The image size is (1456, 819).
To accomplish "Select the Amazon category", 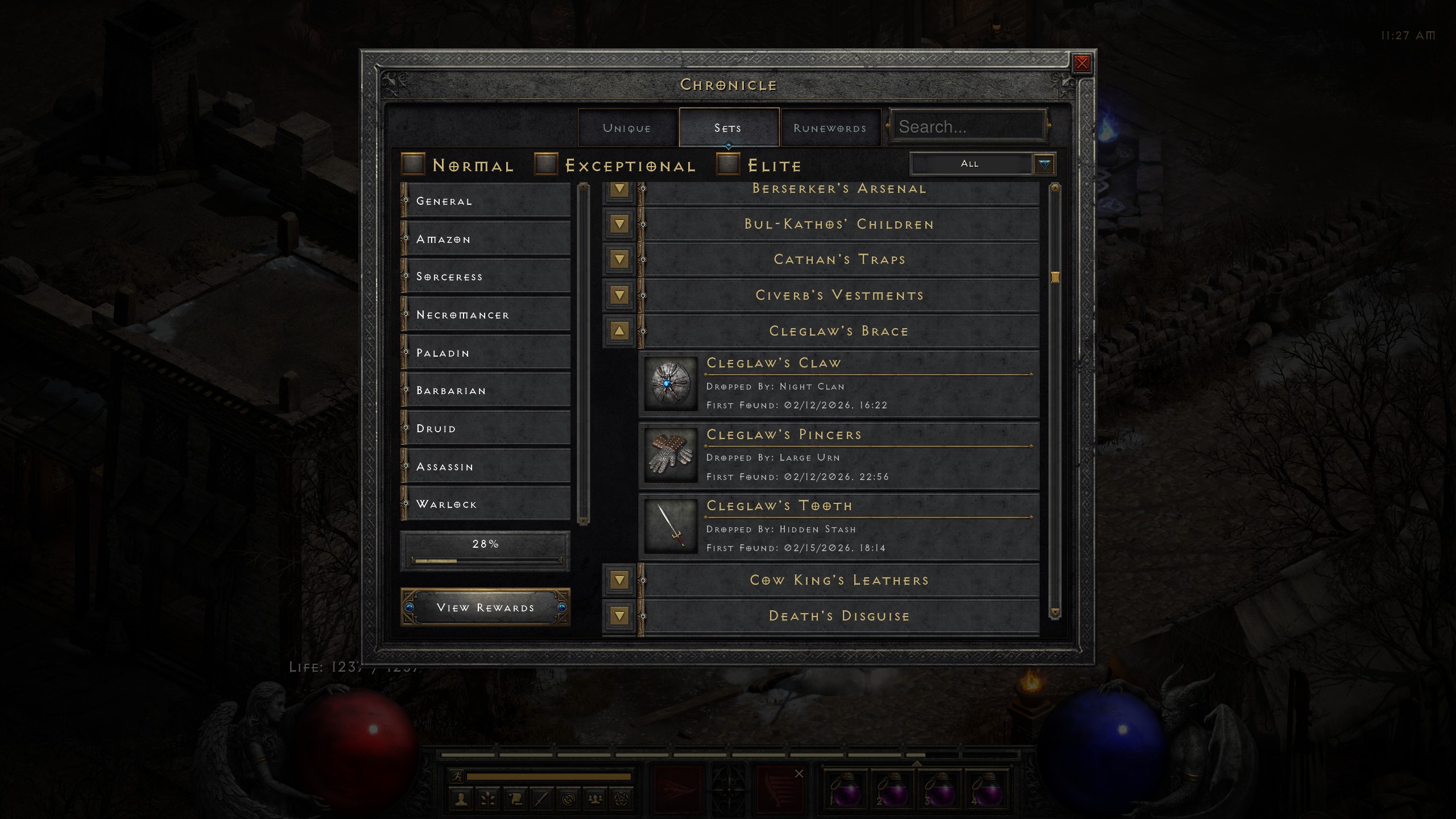I will (x=486, y=239).
